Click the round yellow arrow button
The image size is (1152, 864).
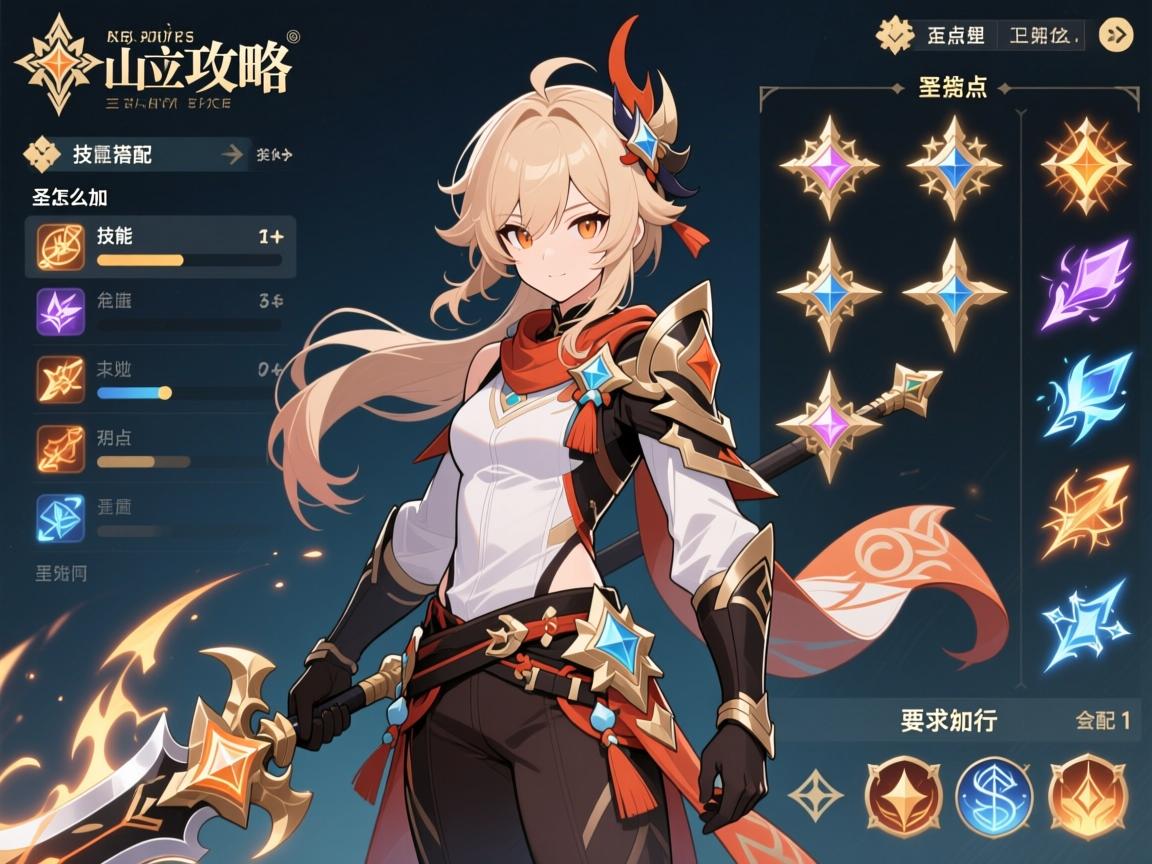(x=1116, y=36)
